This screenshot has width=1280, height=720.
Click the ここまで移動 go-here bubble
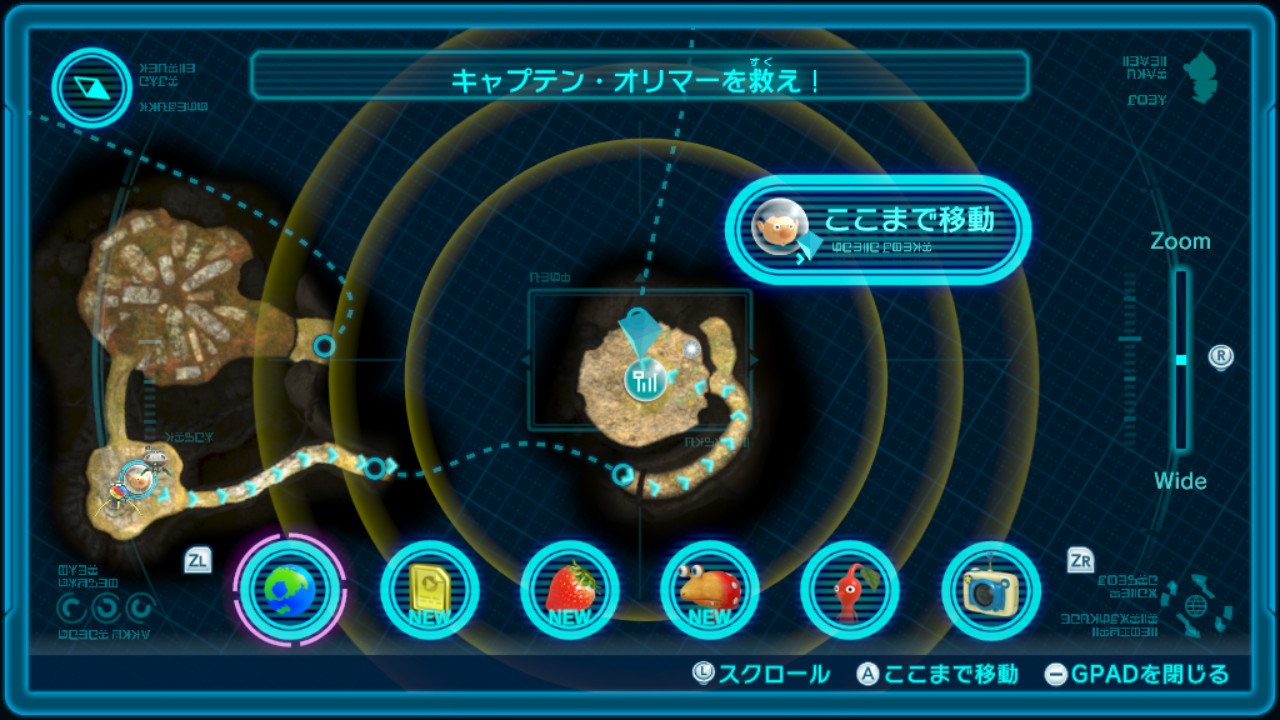878,229
